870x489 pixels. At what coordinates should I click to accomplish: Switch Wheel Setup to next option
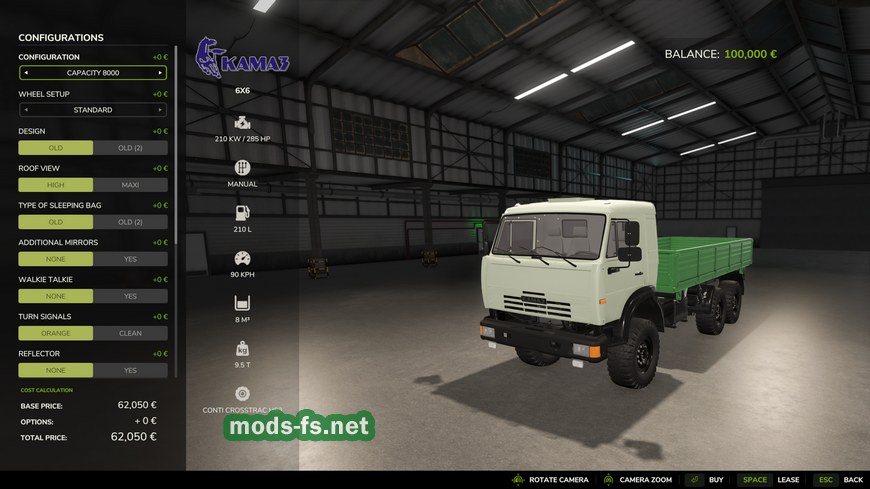[159, 110]
